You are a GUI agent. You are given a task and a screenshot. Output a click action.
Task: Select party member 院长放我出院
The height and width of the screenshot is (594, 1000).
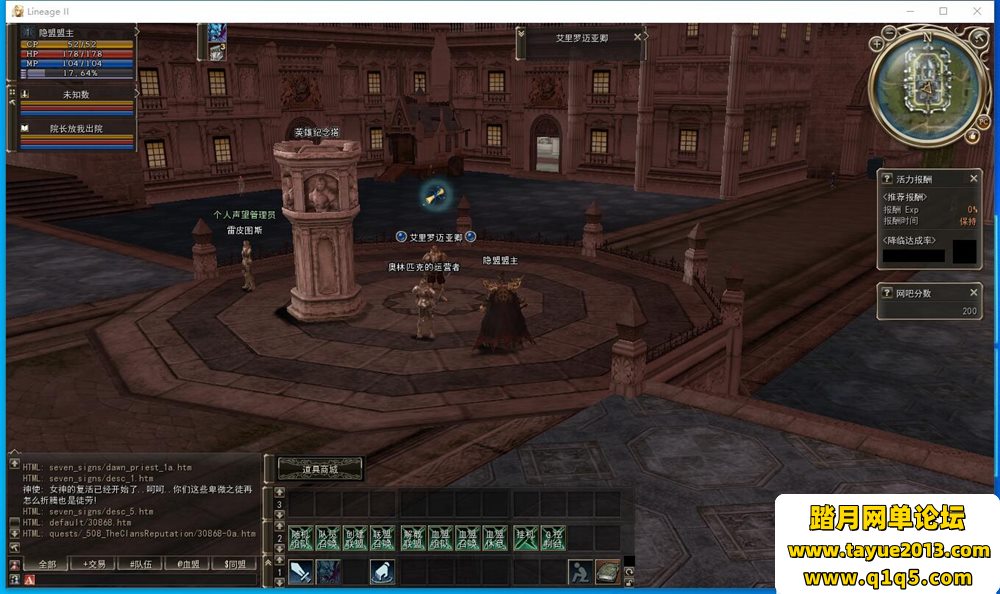point(76,129)
